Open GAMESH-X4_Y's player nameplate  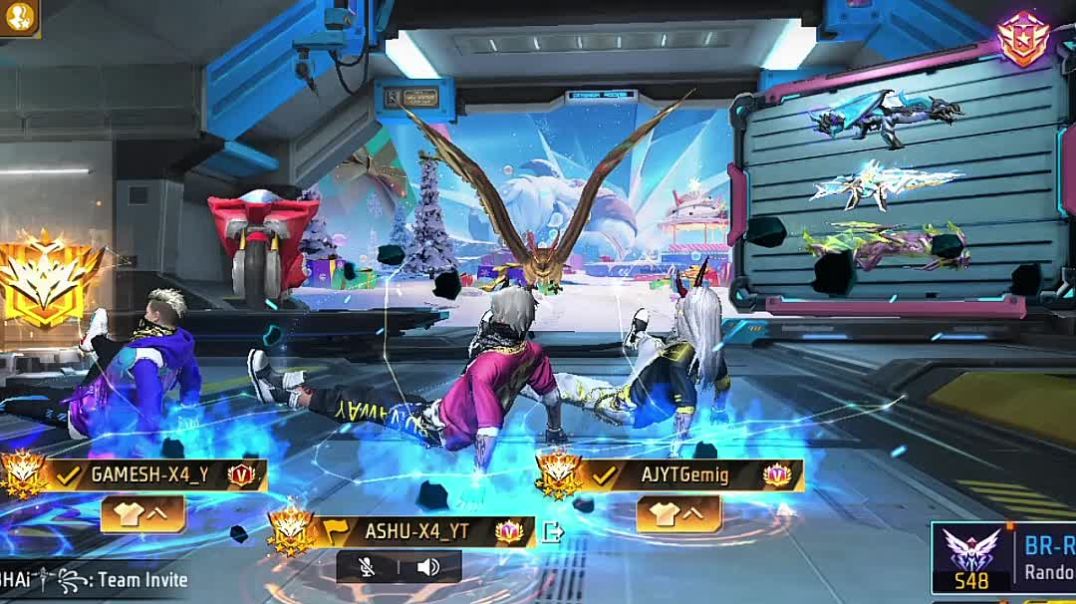[x=148, y=475]
